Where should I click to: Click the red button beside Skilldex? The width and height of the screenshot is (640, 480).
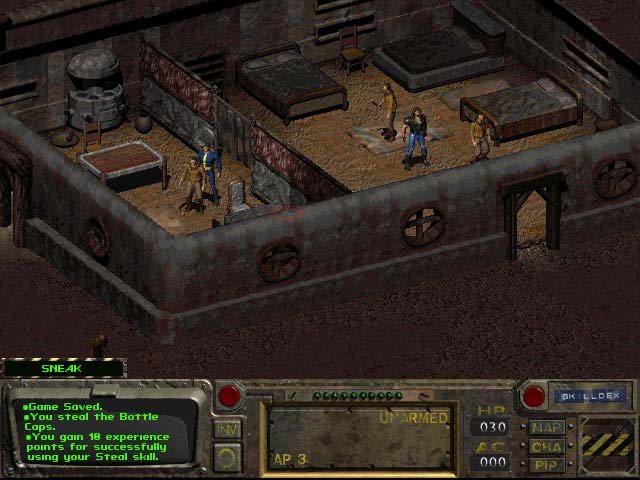[533, 396]
